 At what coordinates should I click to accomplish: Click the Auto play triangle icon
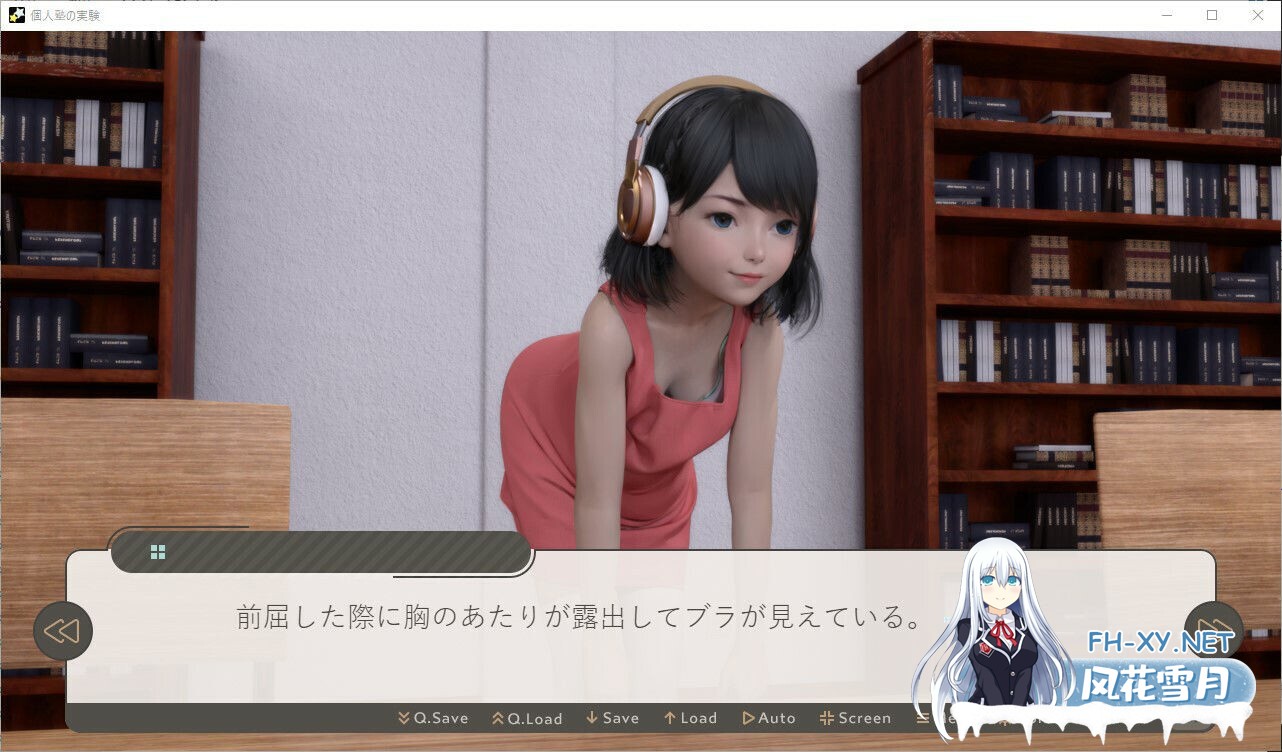[x=748, y=717]
